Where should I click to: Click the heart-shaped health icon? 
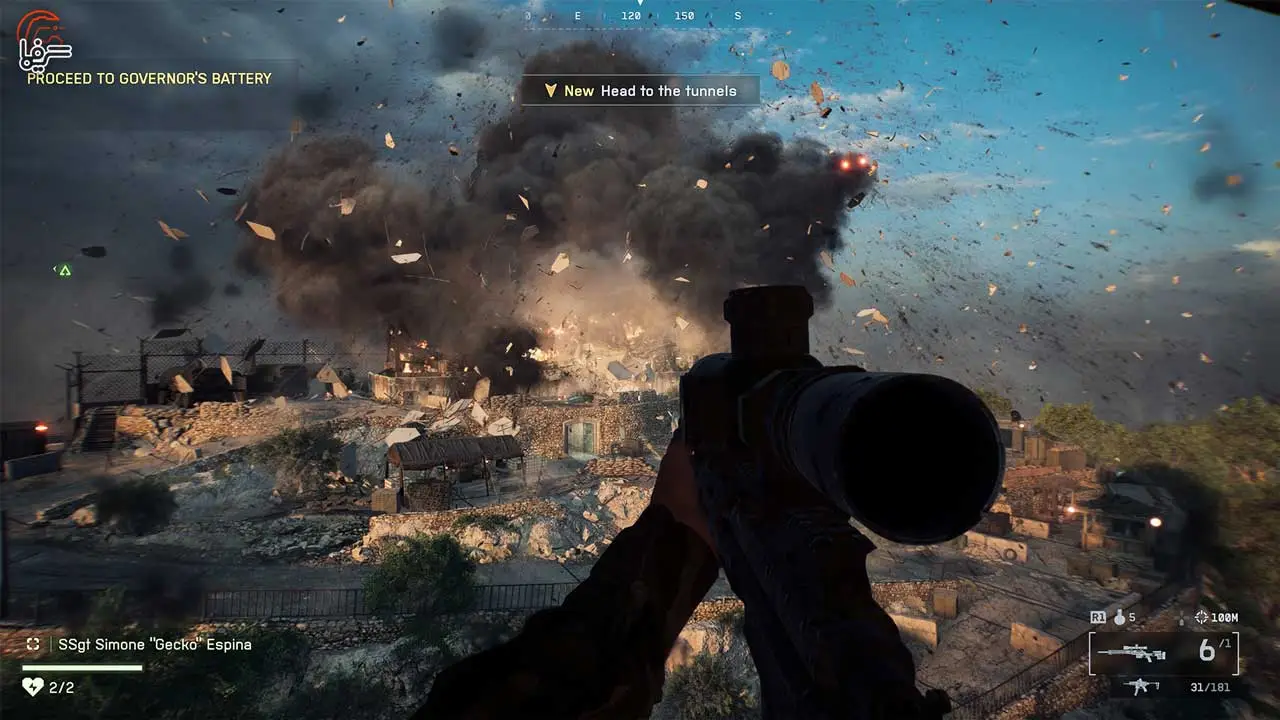(x=33, y=687)
